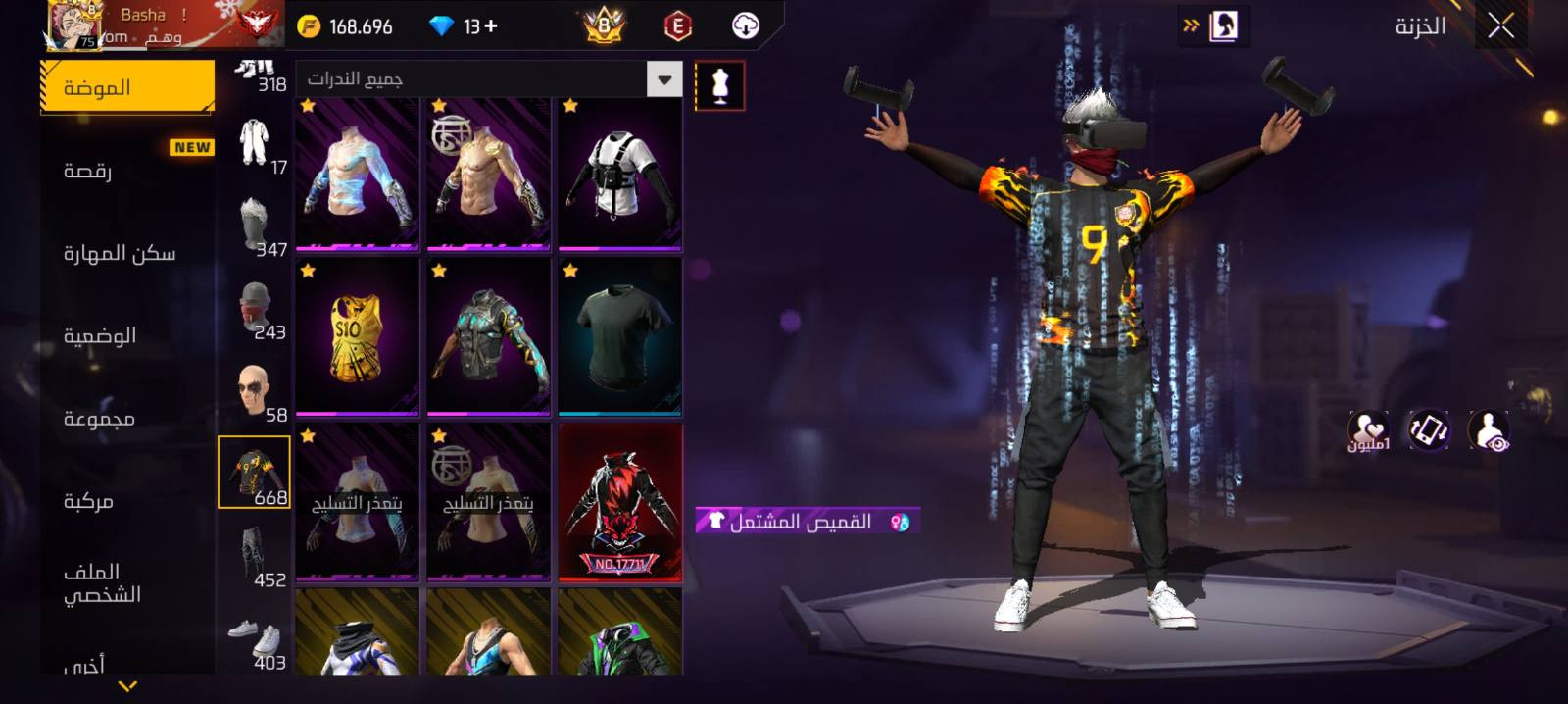The width and height of the screenshot is (1568, 704).
Task: Equip the plain dark green t-shirt
Action: [x=619, y=337]
